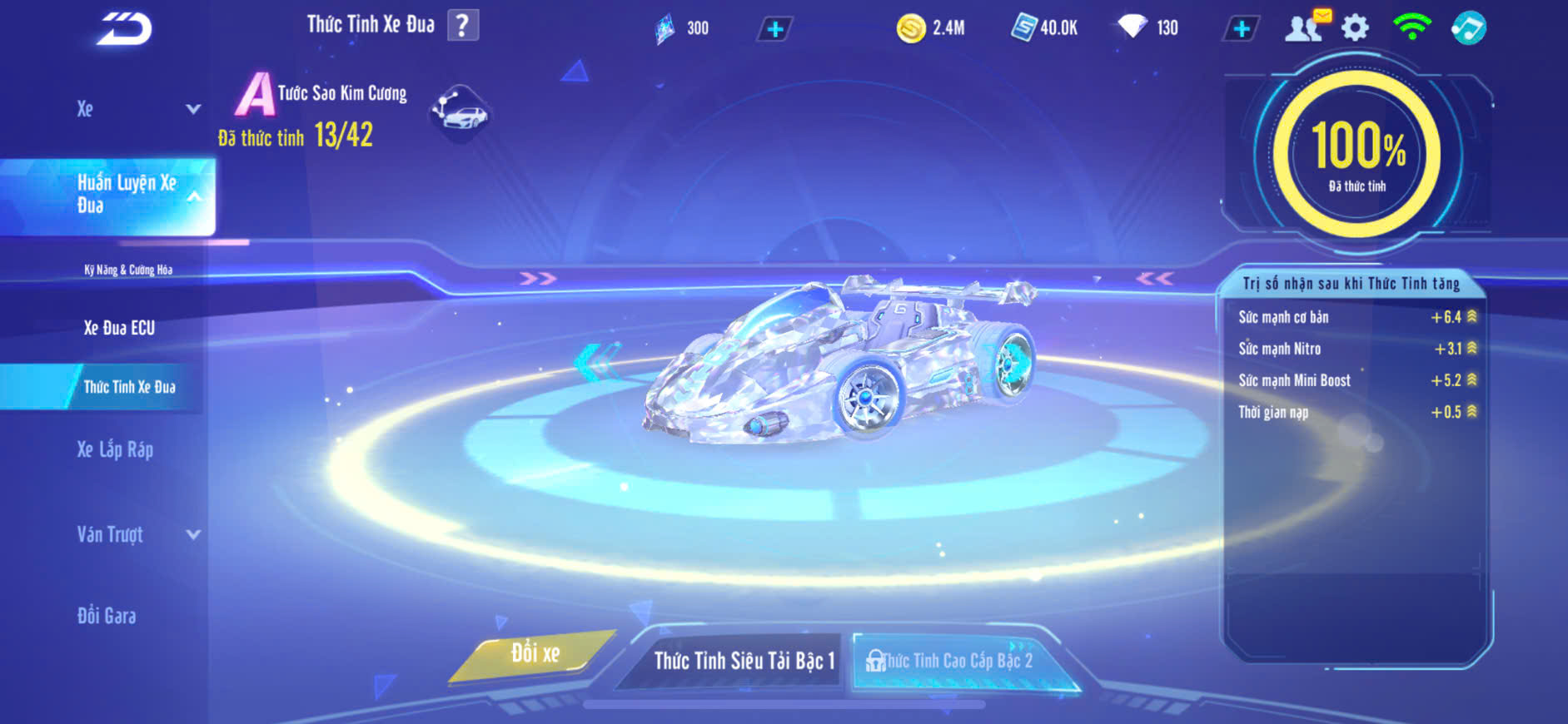1568x724 pixels.
Task: Expand the Ván Trượt menu
Action: 192,534
